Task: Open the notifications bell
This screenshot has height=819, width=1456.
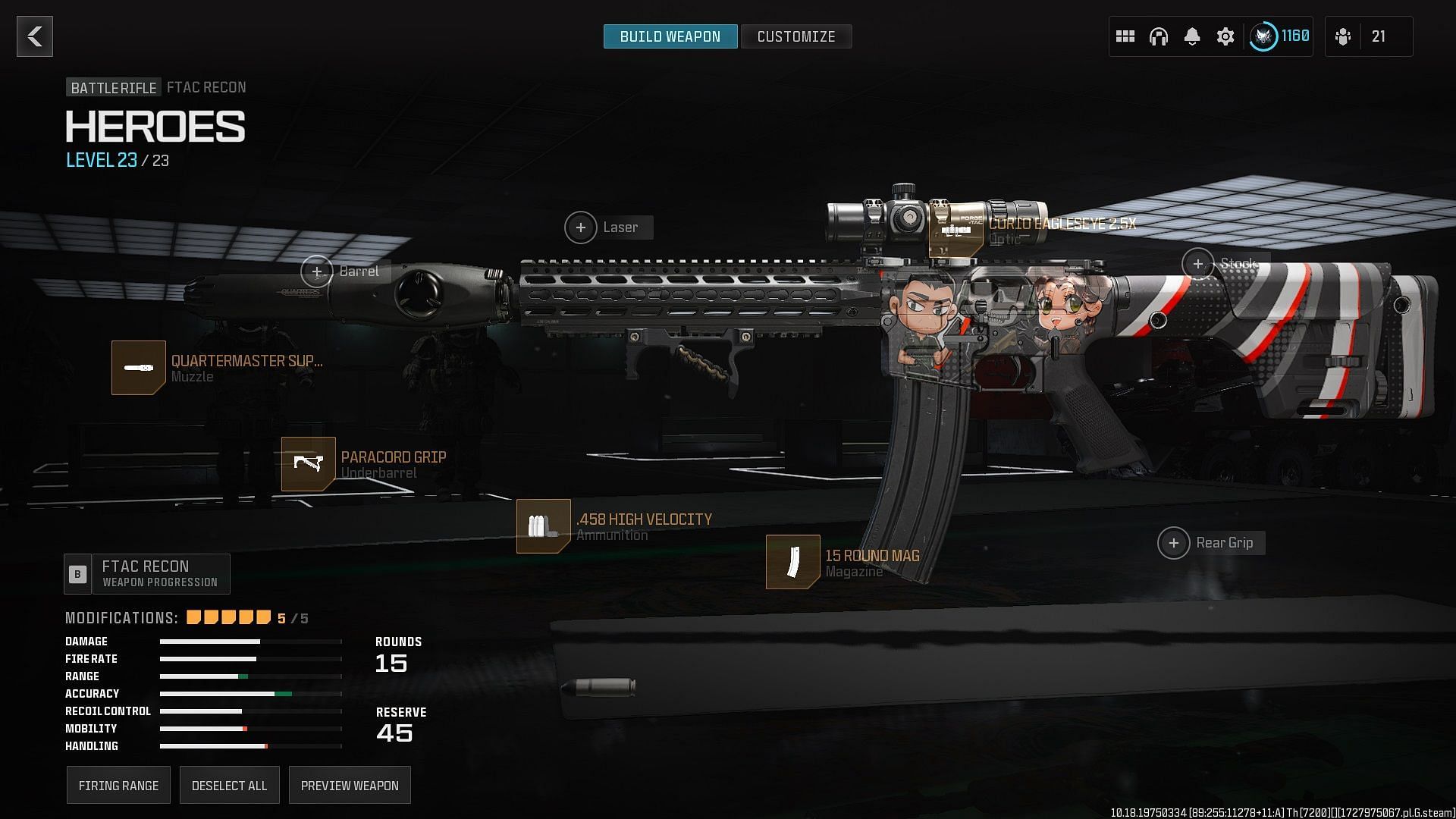Action: tap(1192, 36)
